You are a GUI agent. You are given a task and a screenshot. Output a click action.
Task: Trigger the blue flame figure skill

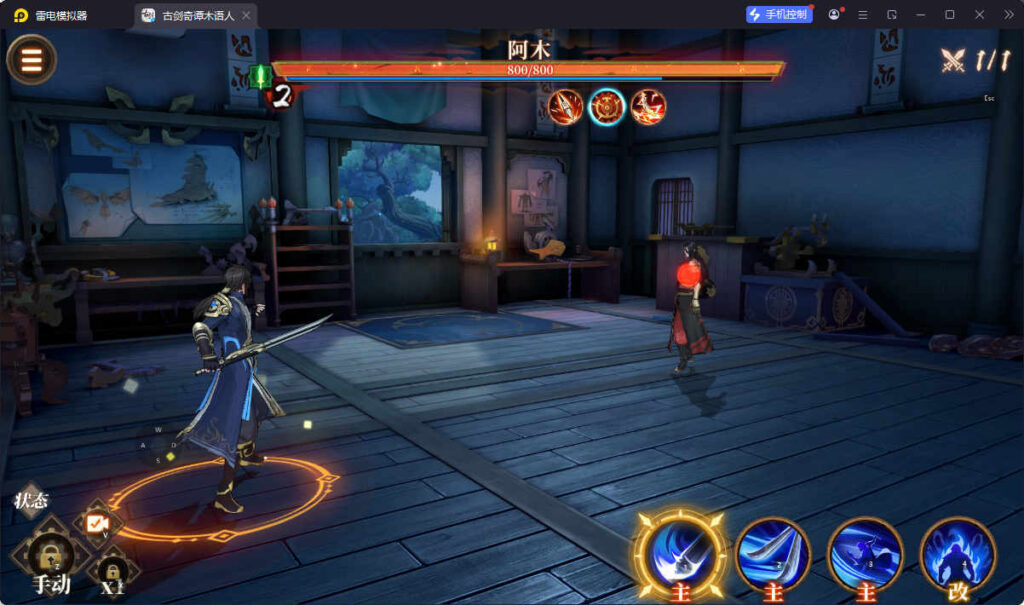pyautogui.click(x=957, y=553)
